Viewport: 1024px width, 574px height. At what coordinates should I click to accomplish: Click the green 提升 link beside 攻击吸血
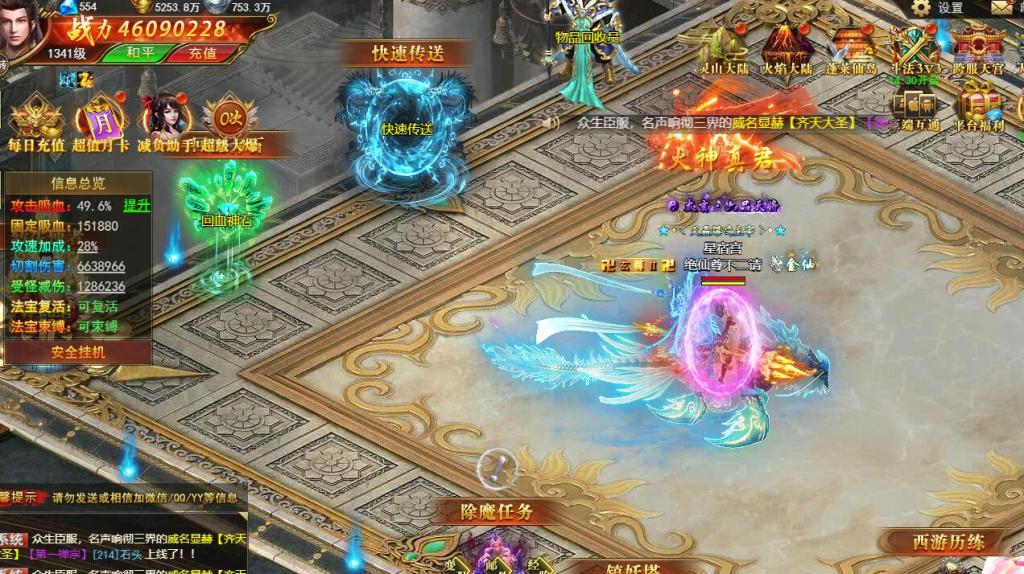click(x=136, y=205)
